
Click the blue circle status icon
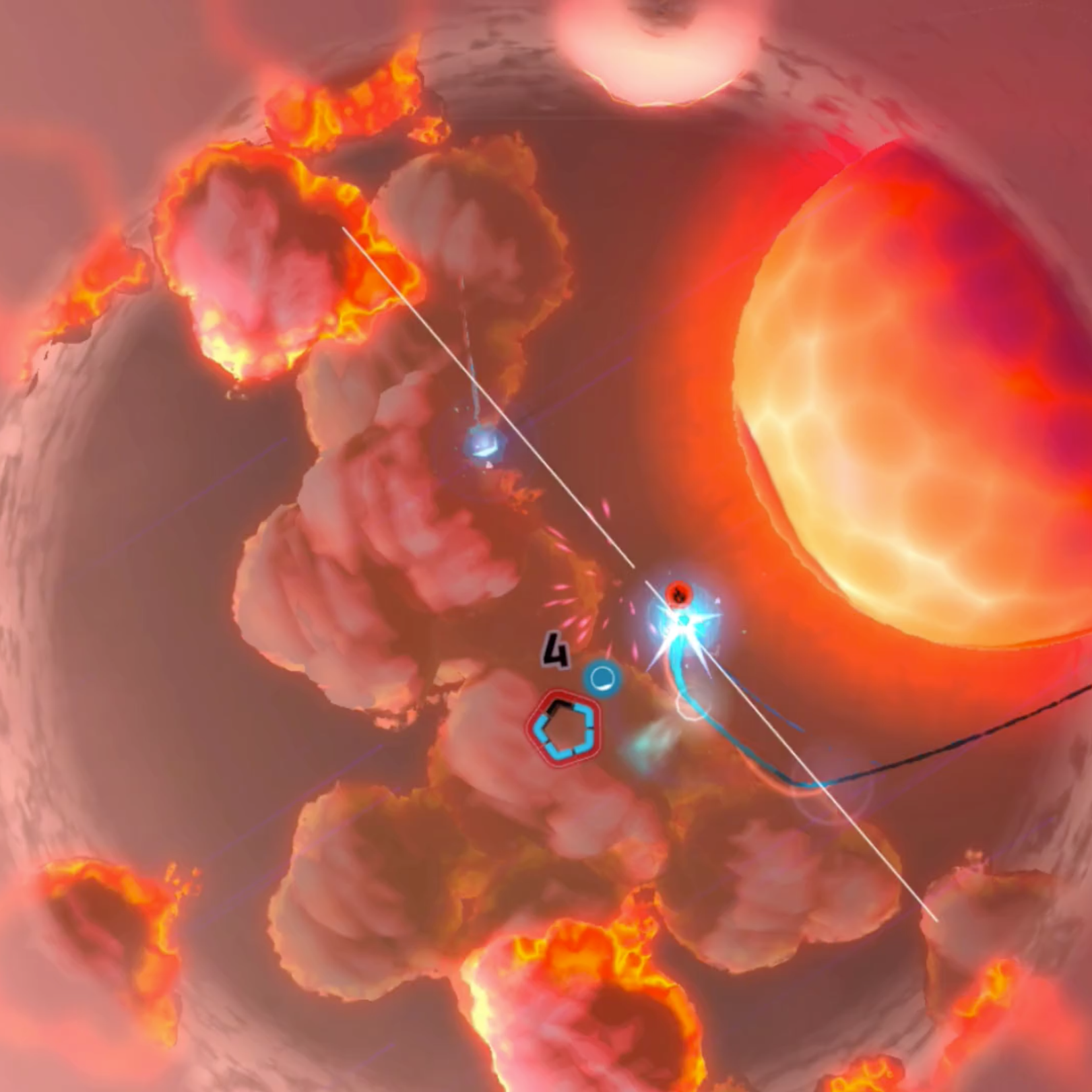[602, 678]
